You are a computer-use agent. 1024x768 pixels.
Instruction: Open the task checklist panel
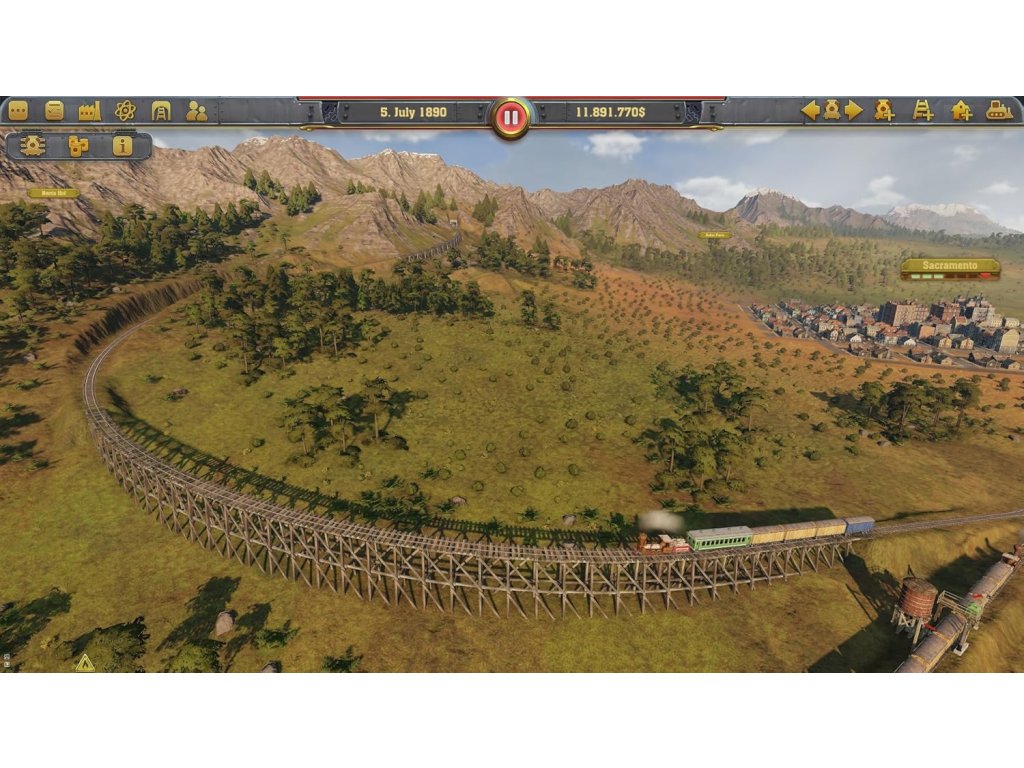pos(54,111)
